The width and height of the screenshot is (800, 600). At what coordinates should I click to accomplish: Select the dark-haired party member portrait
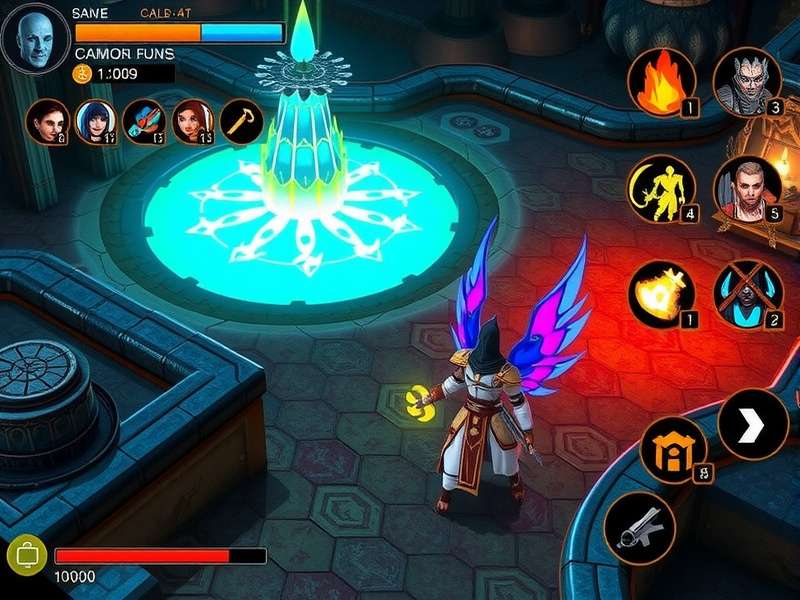point(47,121)
